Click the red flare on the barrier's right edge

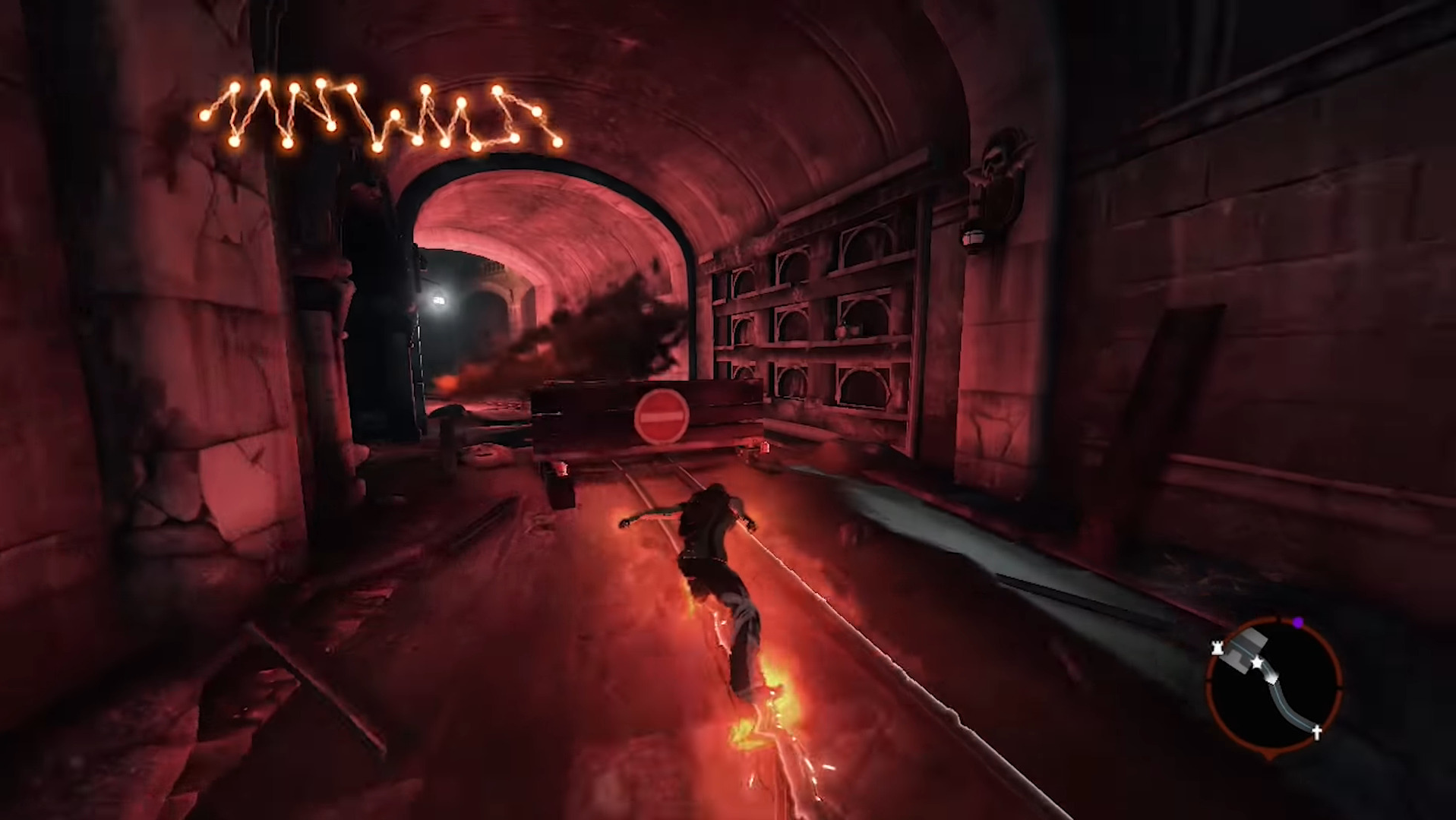click(766, 446)
